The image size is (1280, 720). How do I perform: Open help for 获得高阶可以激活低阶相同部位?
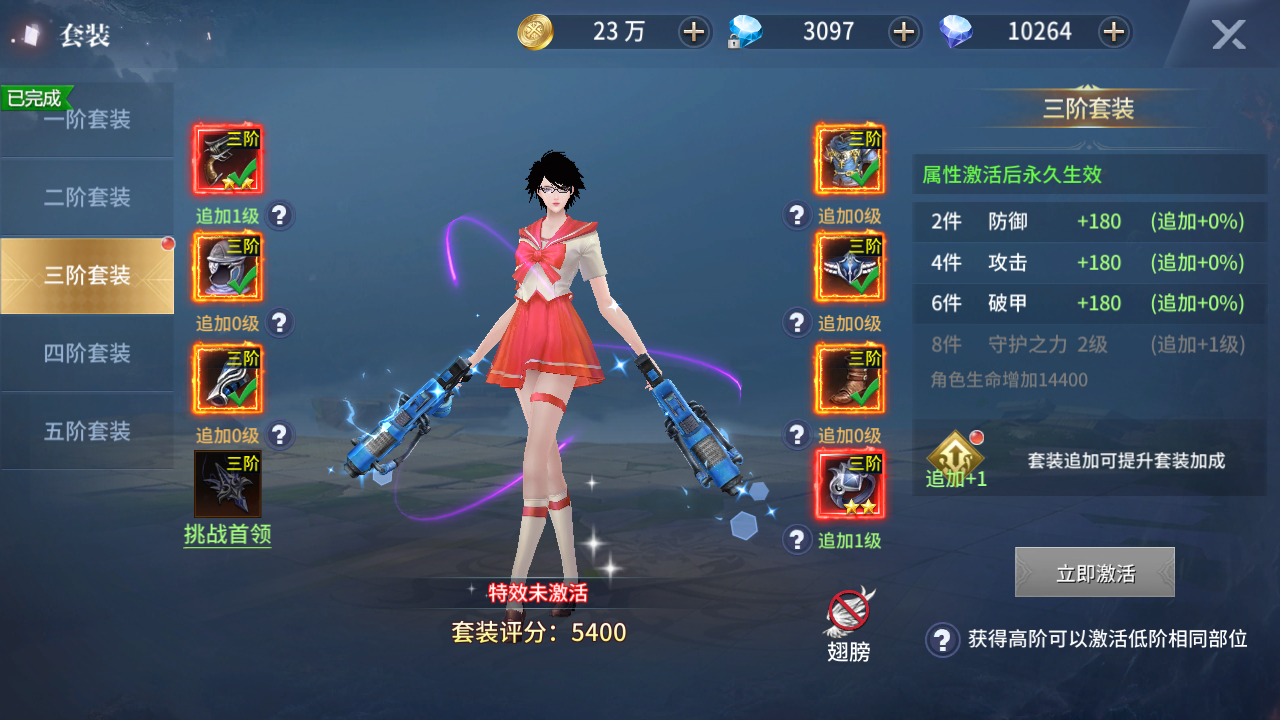coord(942,639)
